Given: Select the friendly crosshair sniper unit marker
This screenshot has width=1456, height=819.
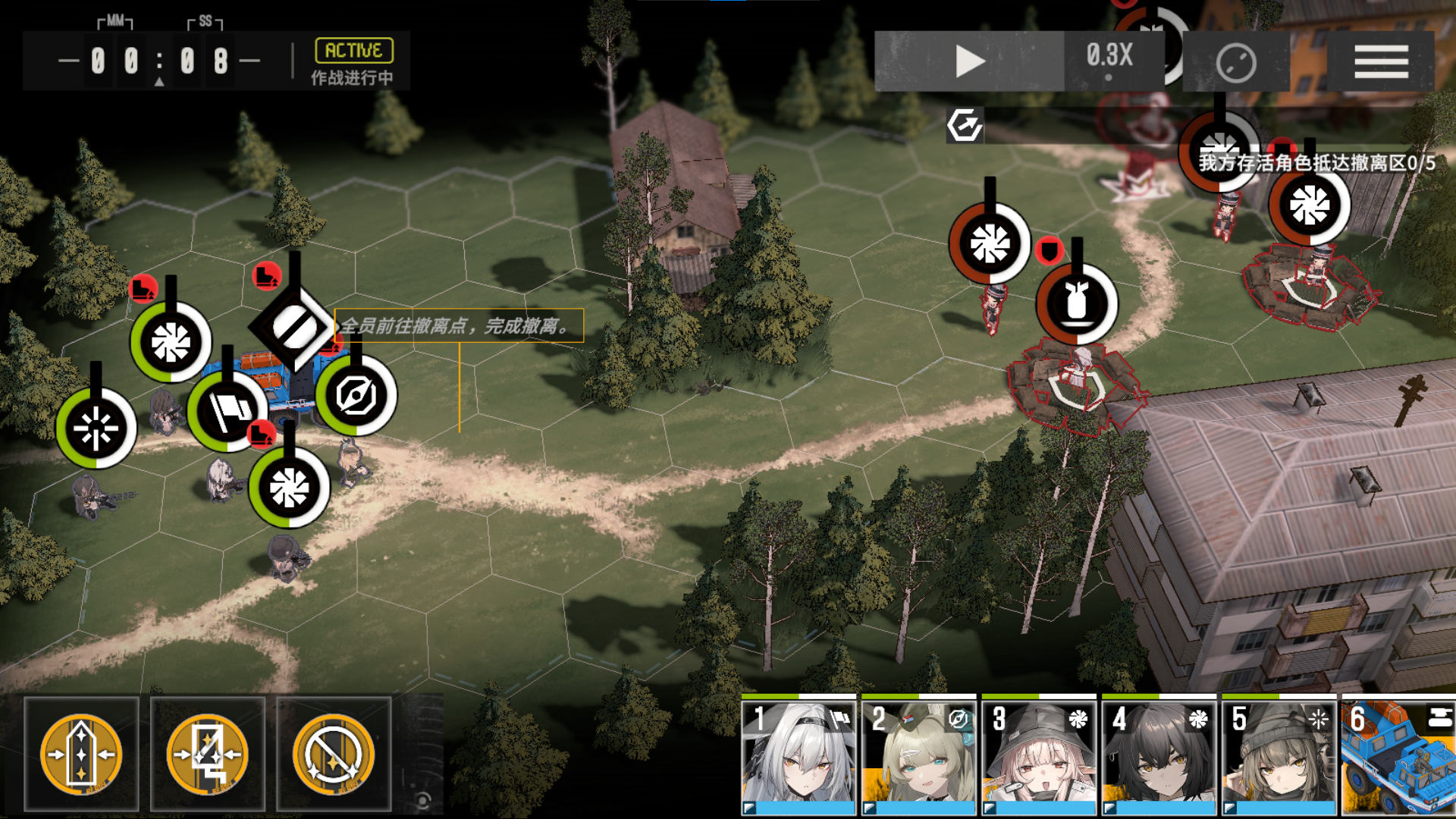Looking at the screenshot, I should 96,428.
